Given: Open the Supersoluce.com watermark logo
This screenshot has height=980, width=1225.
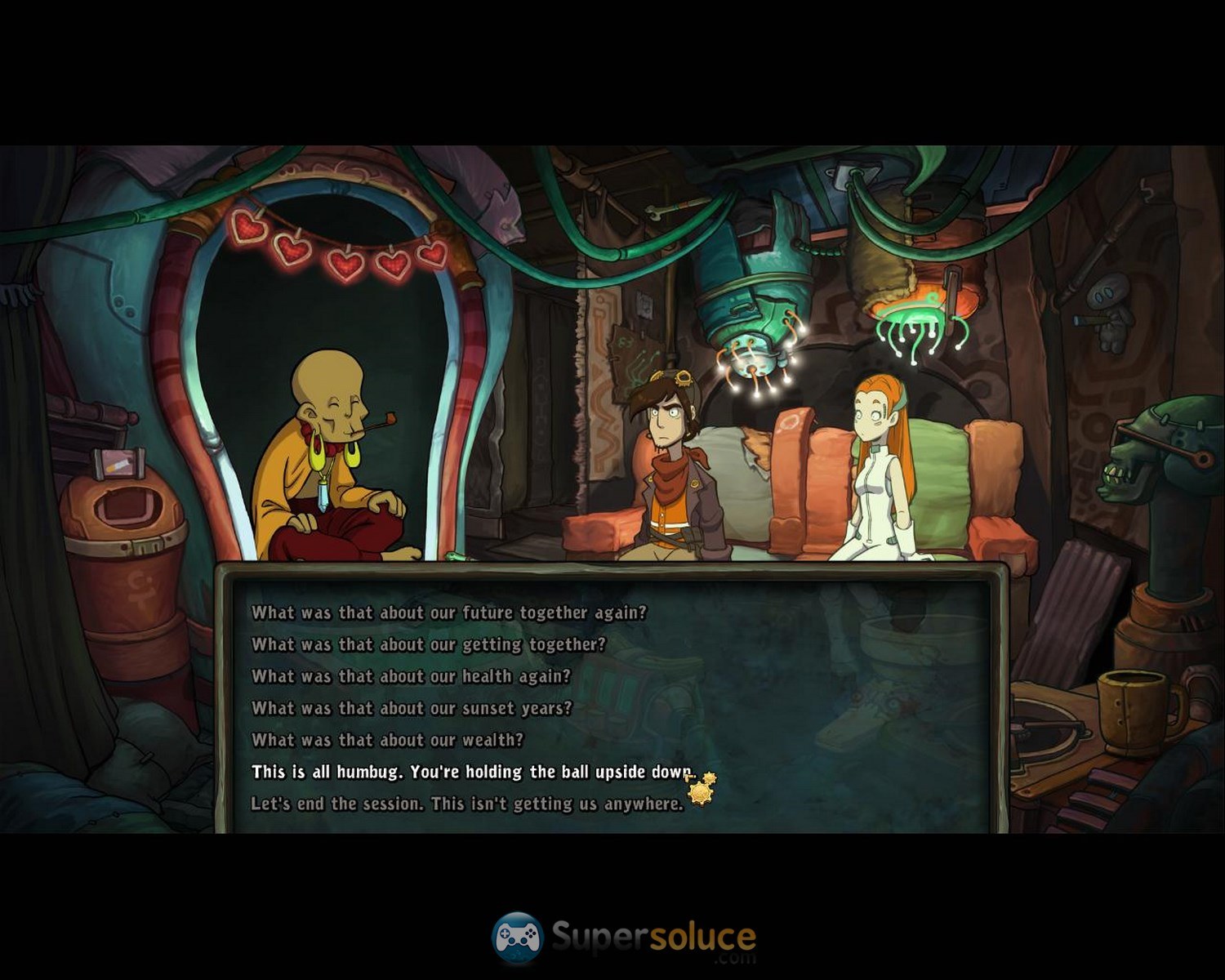Looking at the screenshot, I should pos(624,938).
